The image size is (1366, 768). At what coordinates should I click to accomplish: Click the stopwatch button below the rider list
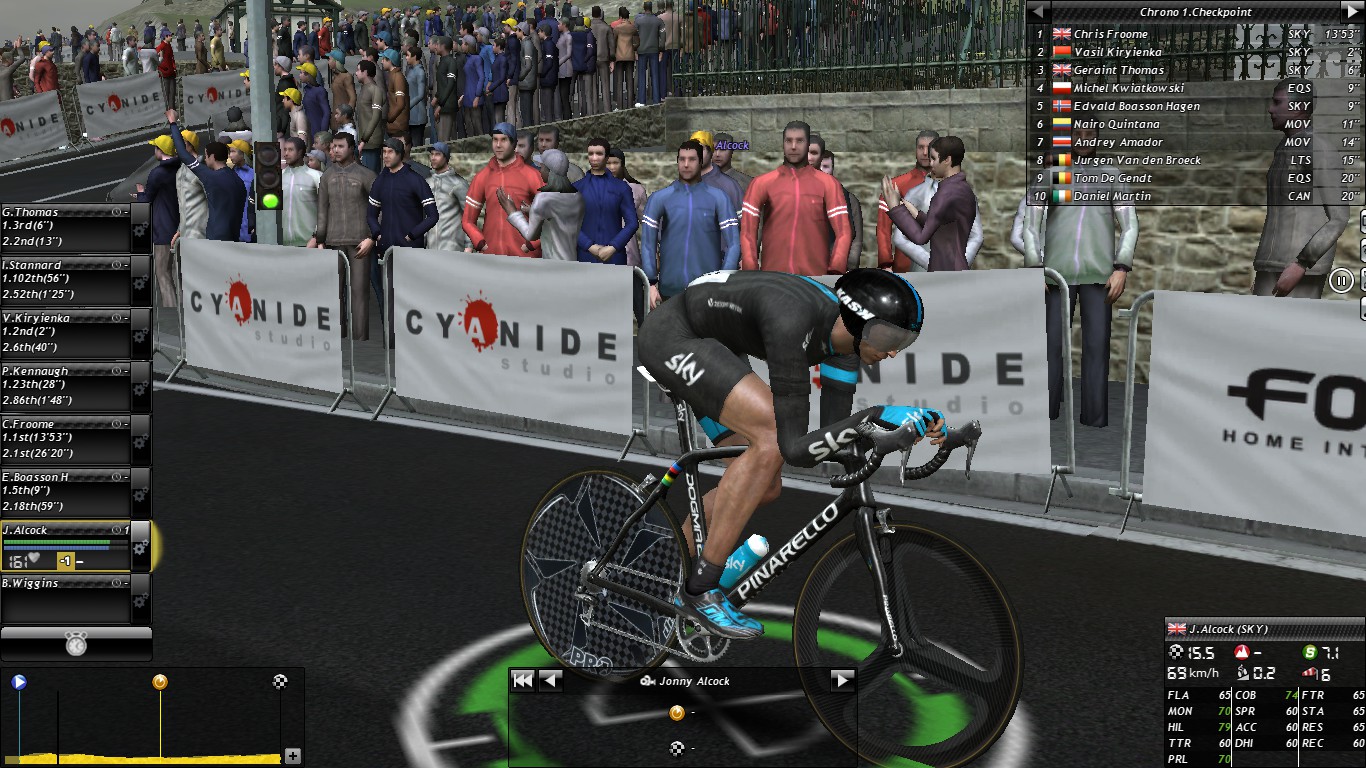pyautogui.click(x=76, y=644)
